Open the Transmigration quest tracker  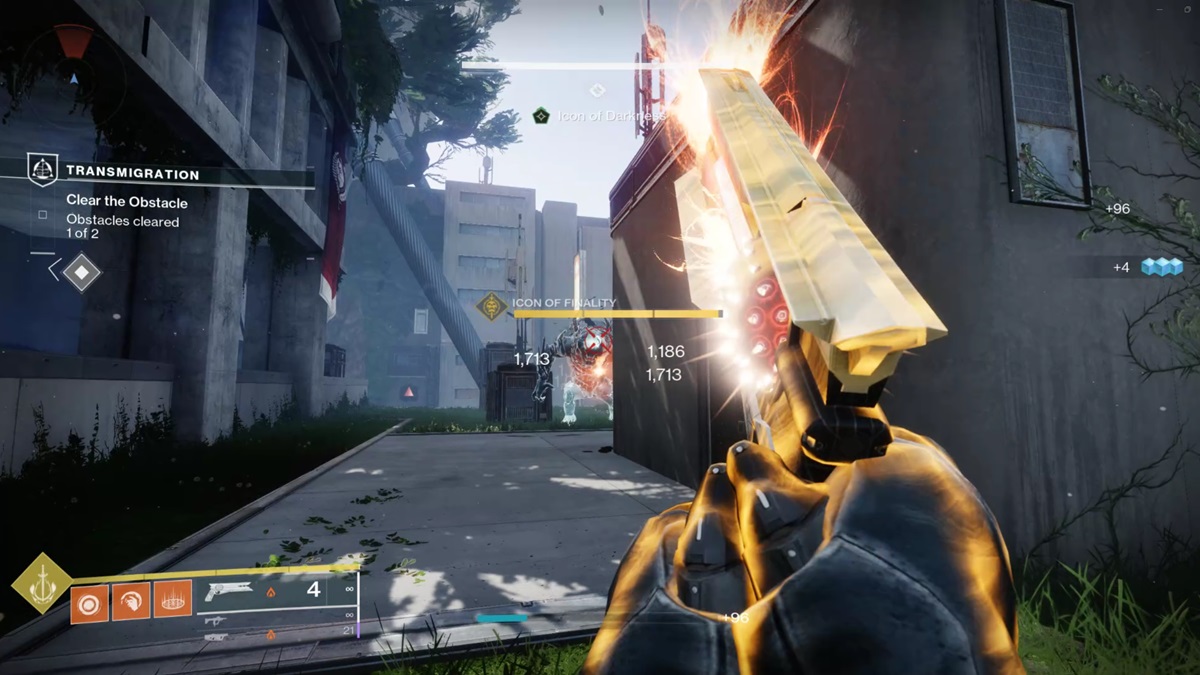coord(132,173)
